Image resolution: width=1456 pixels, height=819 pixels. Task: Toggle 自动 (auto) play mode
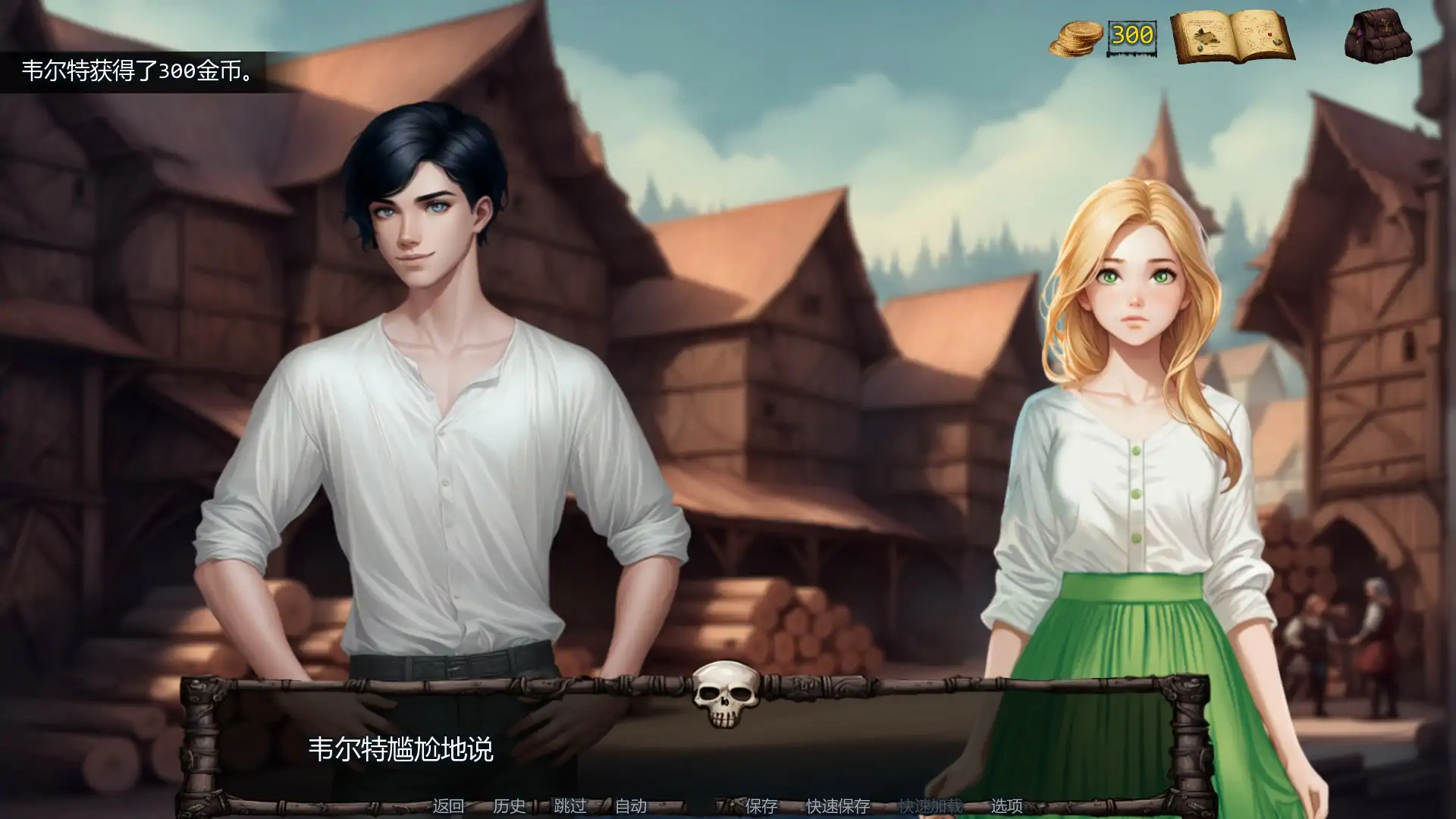[x=632, y=807]
